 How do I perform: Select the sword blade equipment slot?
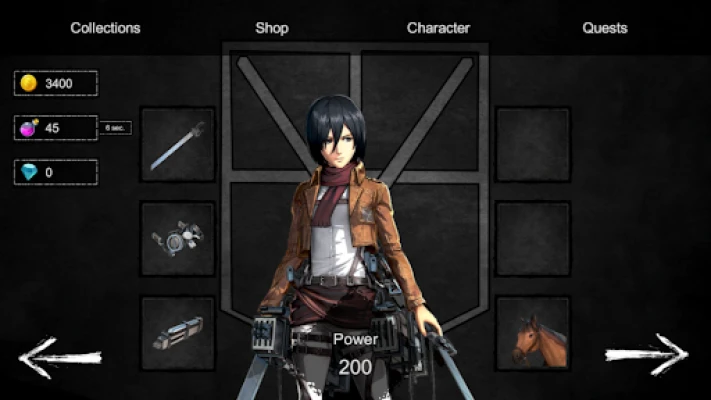(178, 144)
